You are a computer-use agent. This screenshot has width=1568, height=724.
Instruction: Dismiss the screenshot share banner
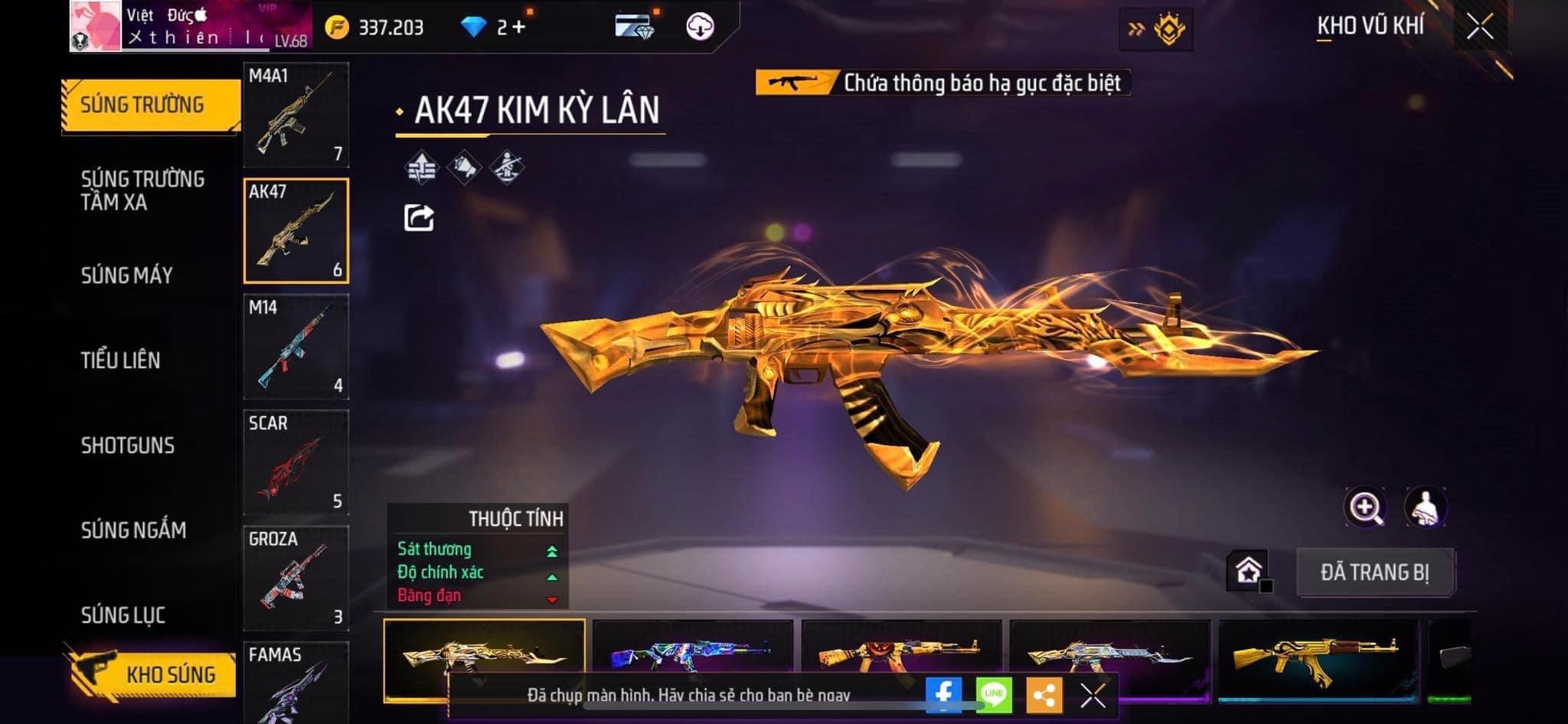coord(1093,696)
